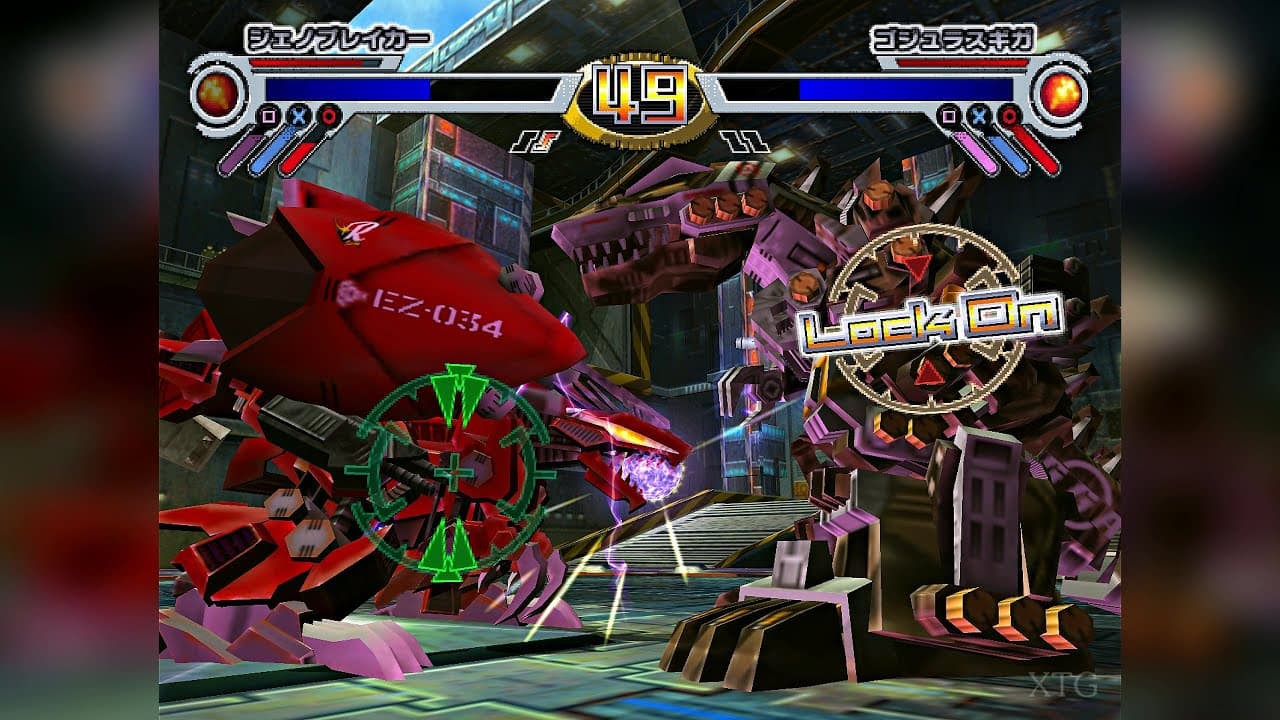The height and width of the screenshot is (720, 1280).
Task: Select the X button icon on Geno Breaker's gauge
Action: [298, 116]
